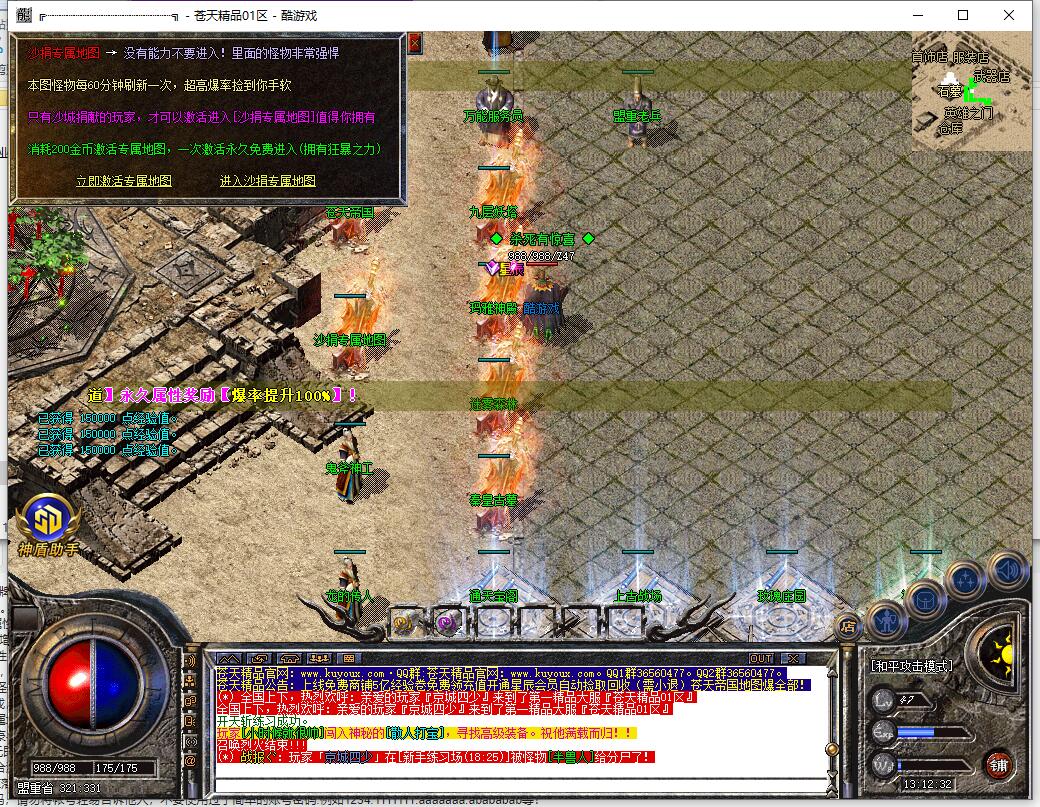Viewport: 1040px width, 807px height.
Task: Toggle the 和平攻击模式 attack mode label
Action: pyautogui.click(x=912, y=666)
